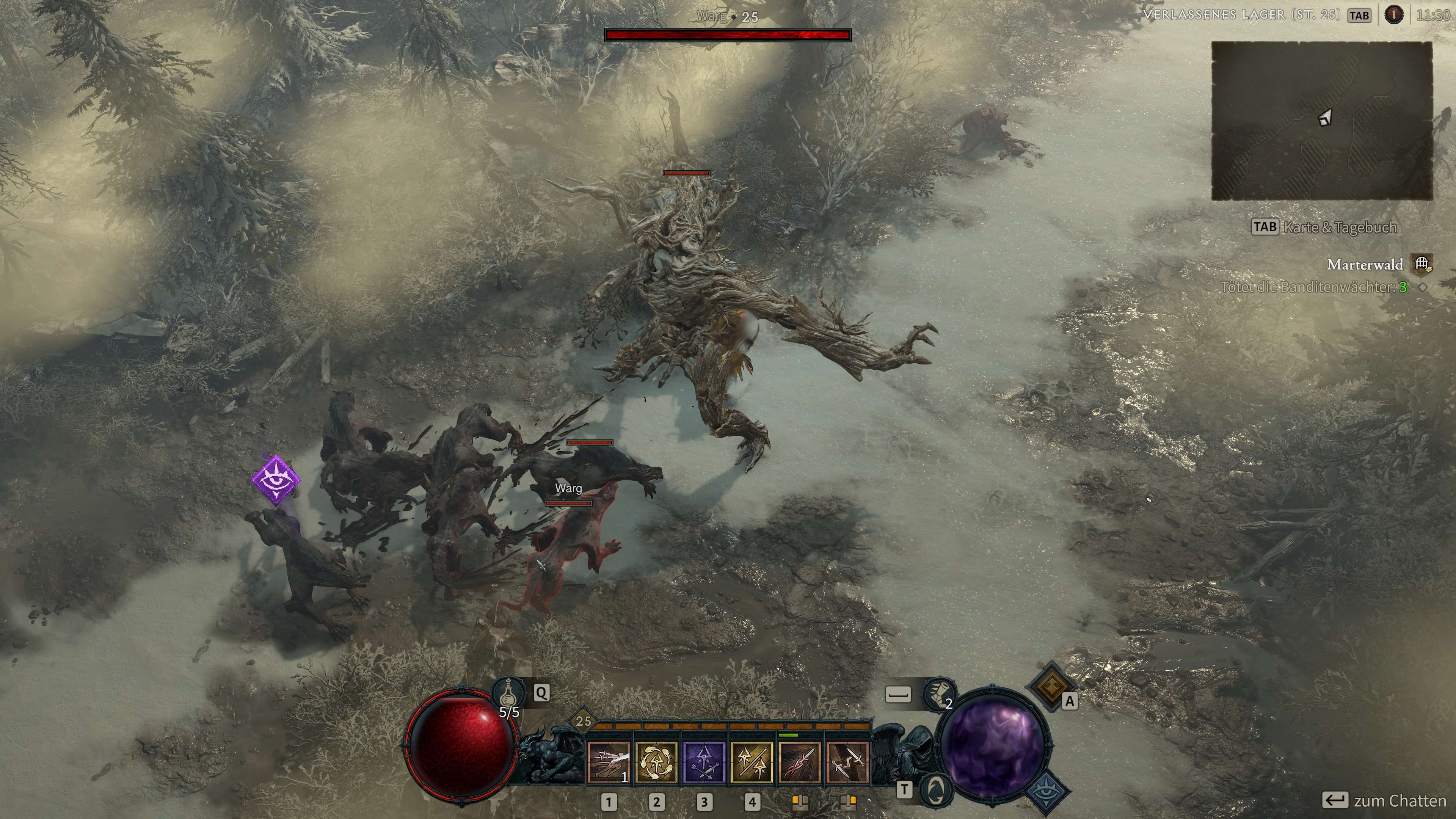Open the town portal icon
1456x819 pixels.
[935, 789]
